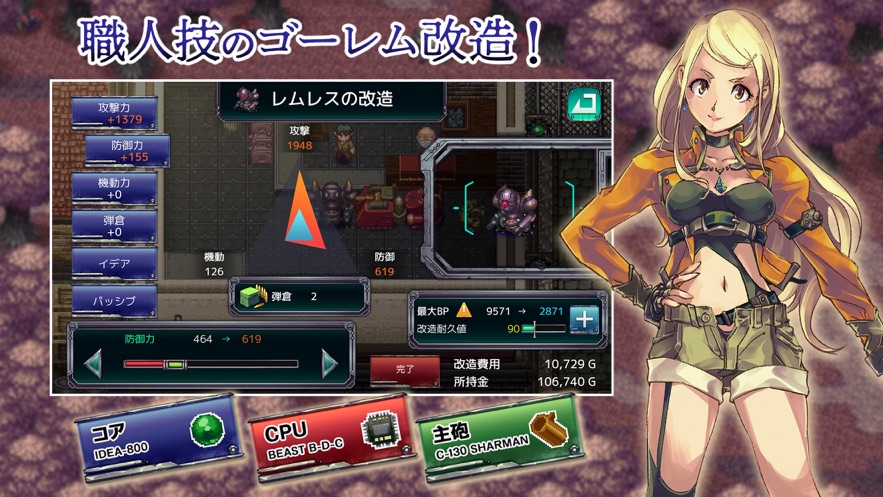Decrease defense with the left arrow
Screen dimensions: 883x497
(x=93, y=363)
